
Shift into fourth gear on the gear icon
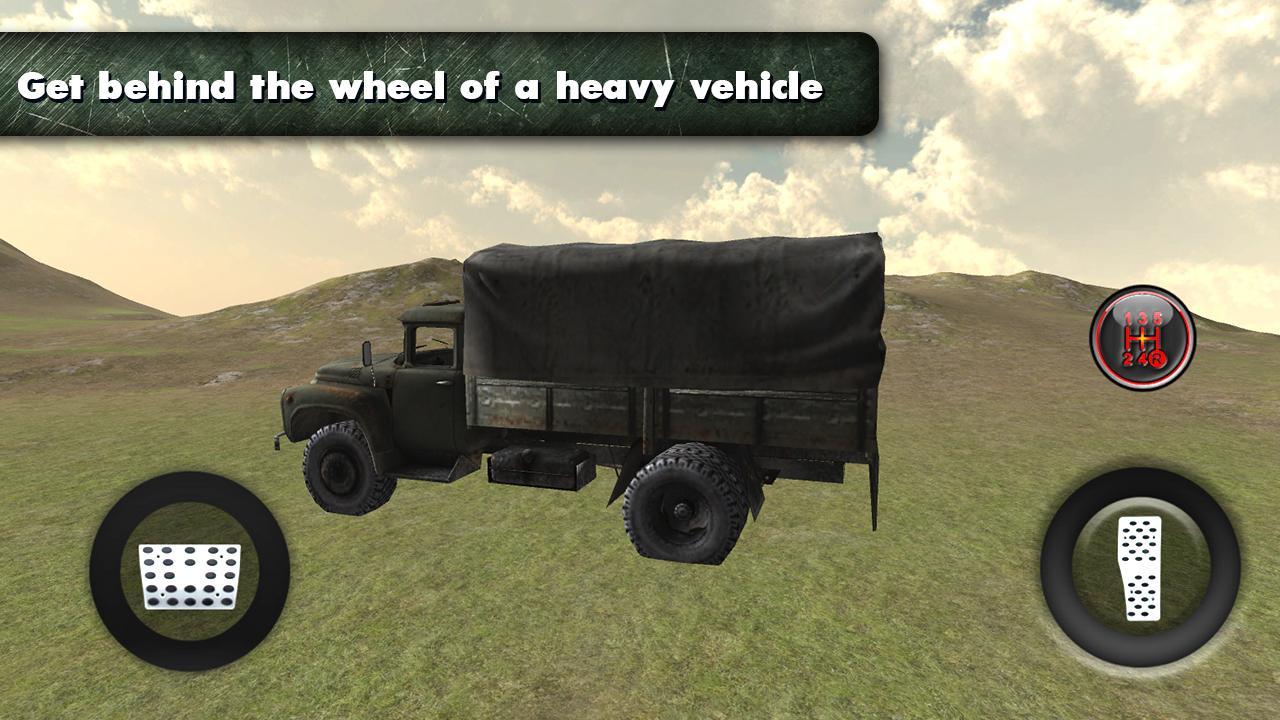(x=1143, y=358)
